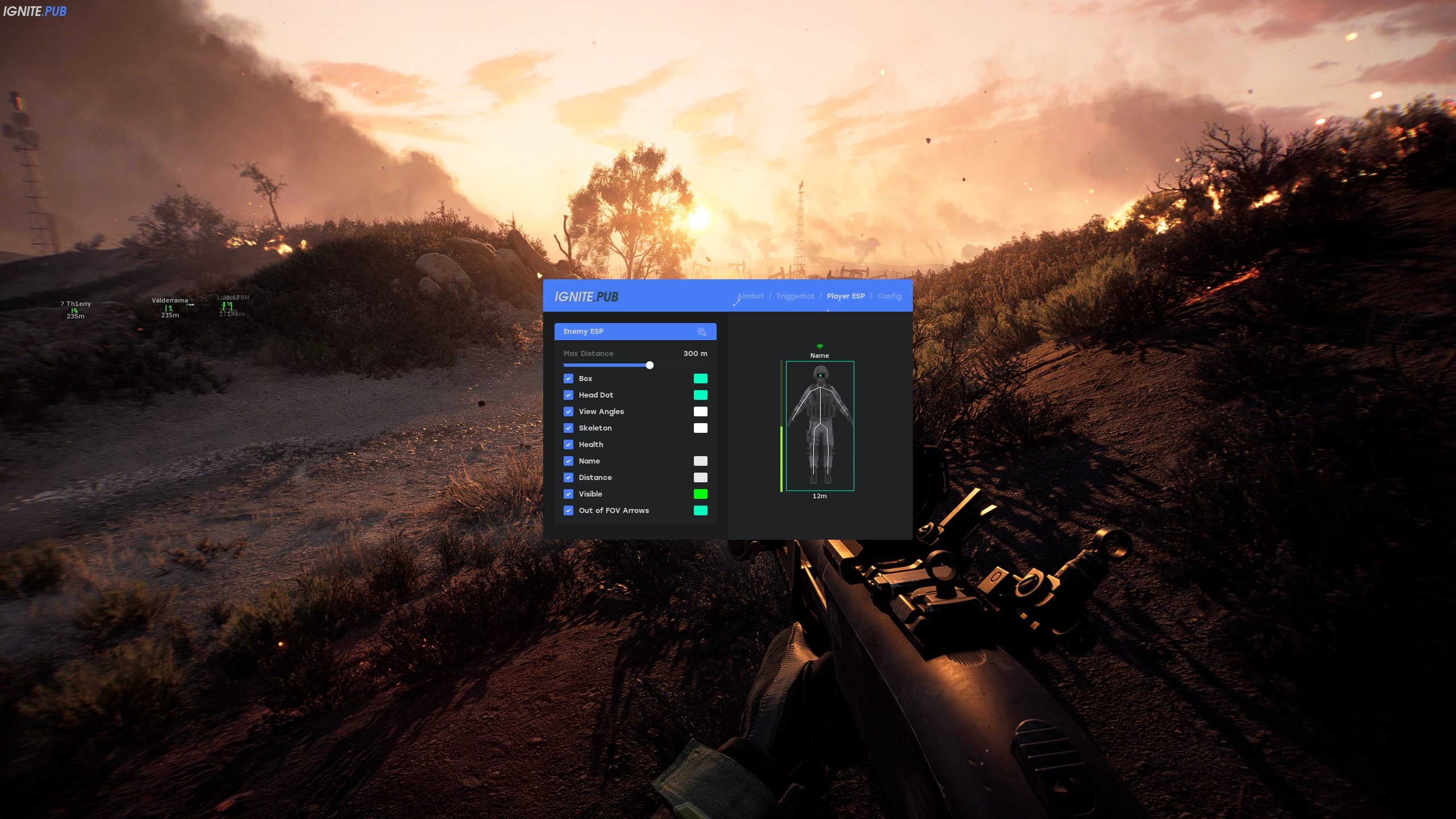The width and height of the screenshot is (1456, 819).
Task: Click the green eye visibility icon above preview
Action: point(820,345)
